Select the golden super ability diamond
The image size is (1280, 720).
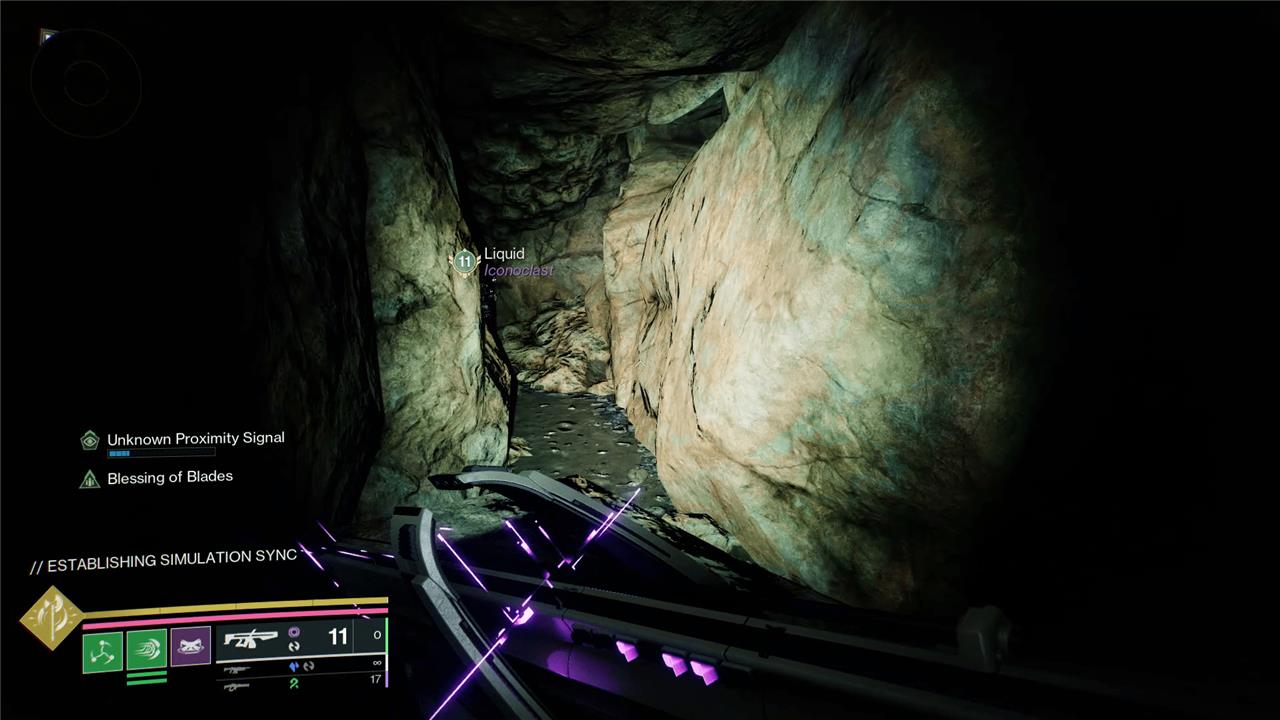click(51, 617)
